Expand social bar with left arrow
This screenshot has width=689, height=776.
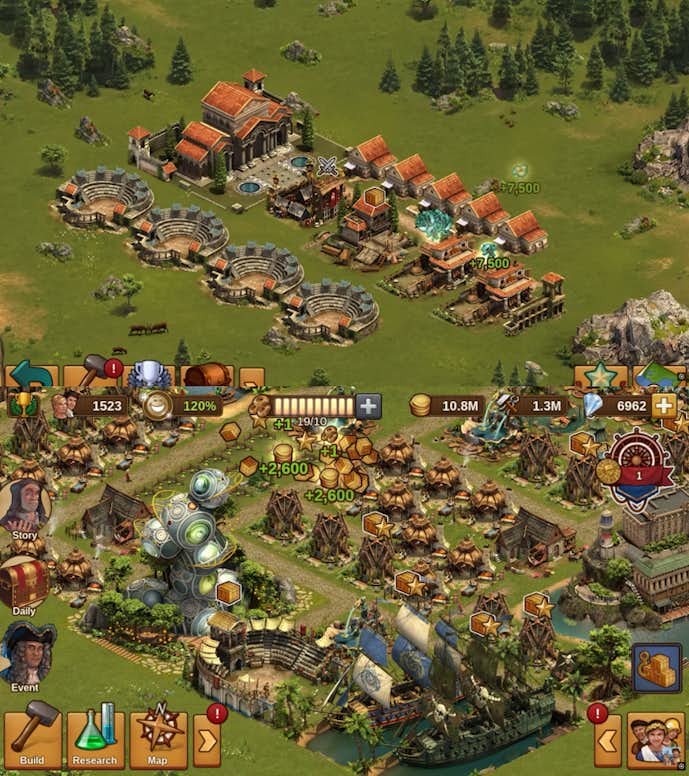608,741
